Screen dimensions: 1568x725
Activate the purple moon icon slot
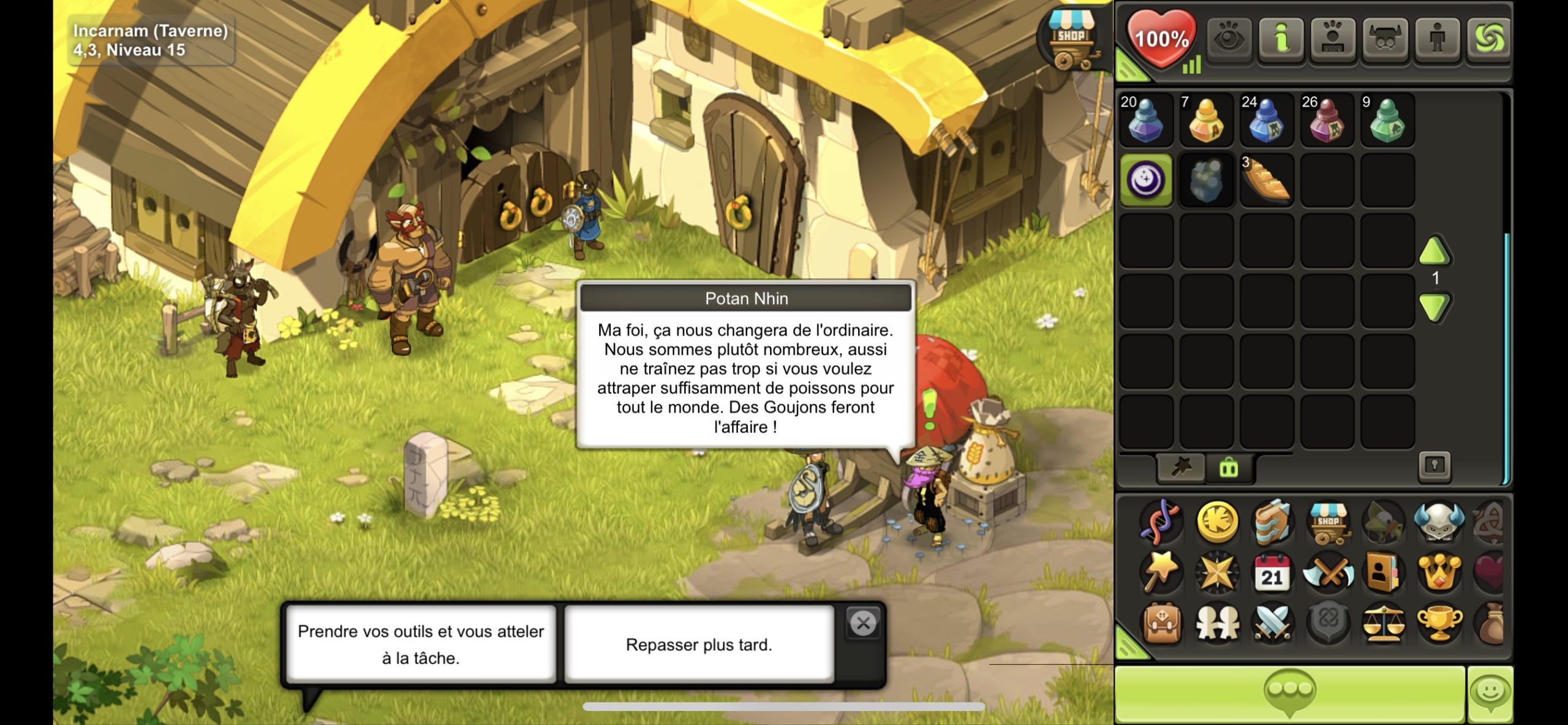(1145, 181)
